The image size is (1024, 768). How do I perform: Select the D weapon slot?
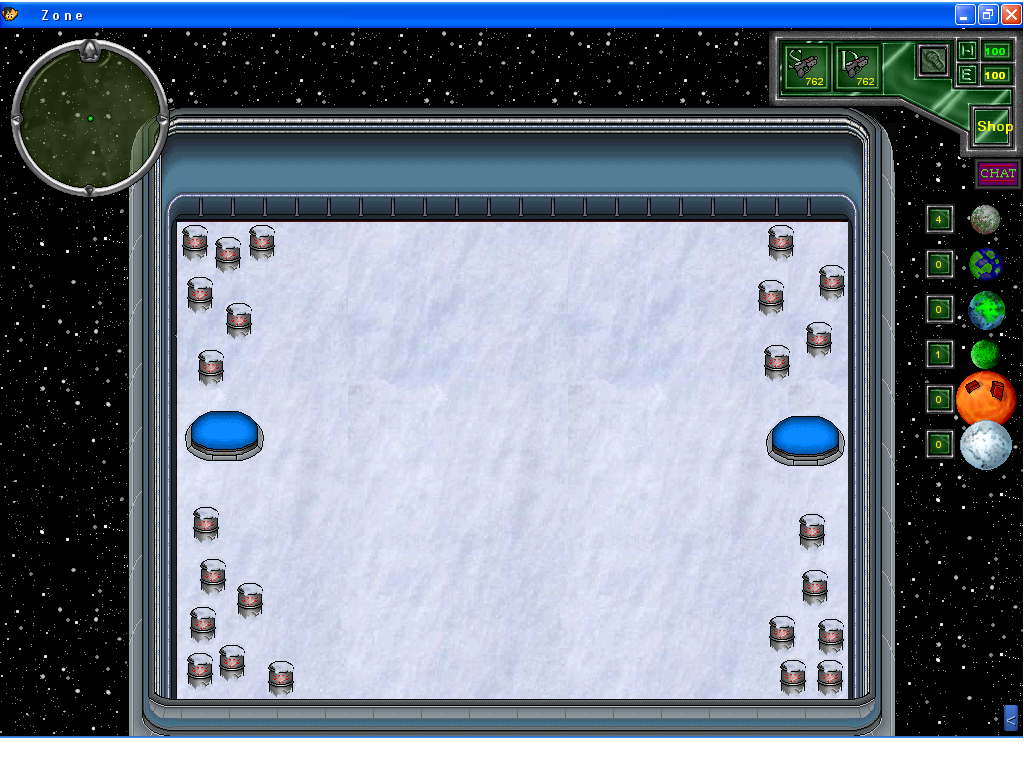coord(858,67)
